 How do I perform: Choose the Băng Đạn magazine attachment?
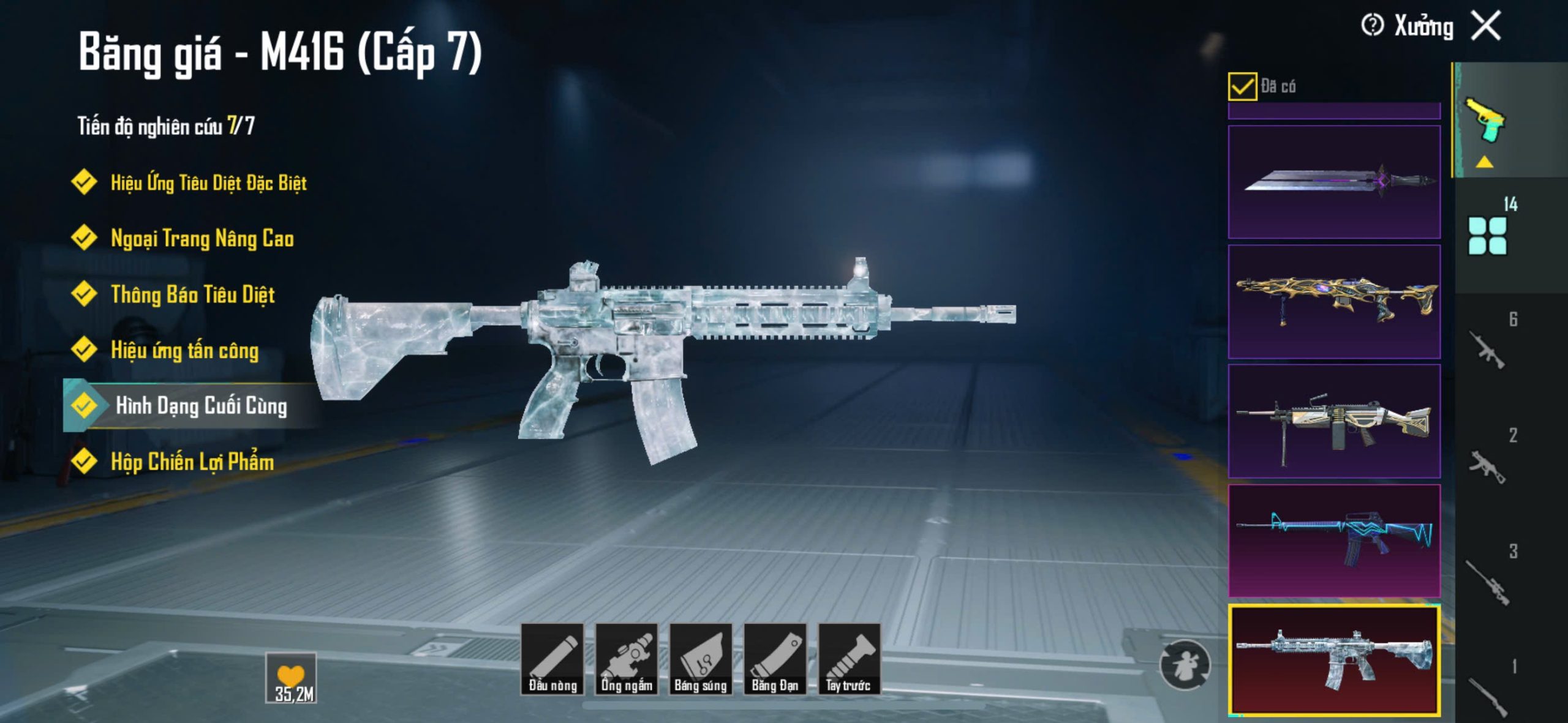tap(775, 659)
